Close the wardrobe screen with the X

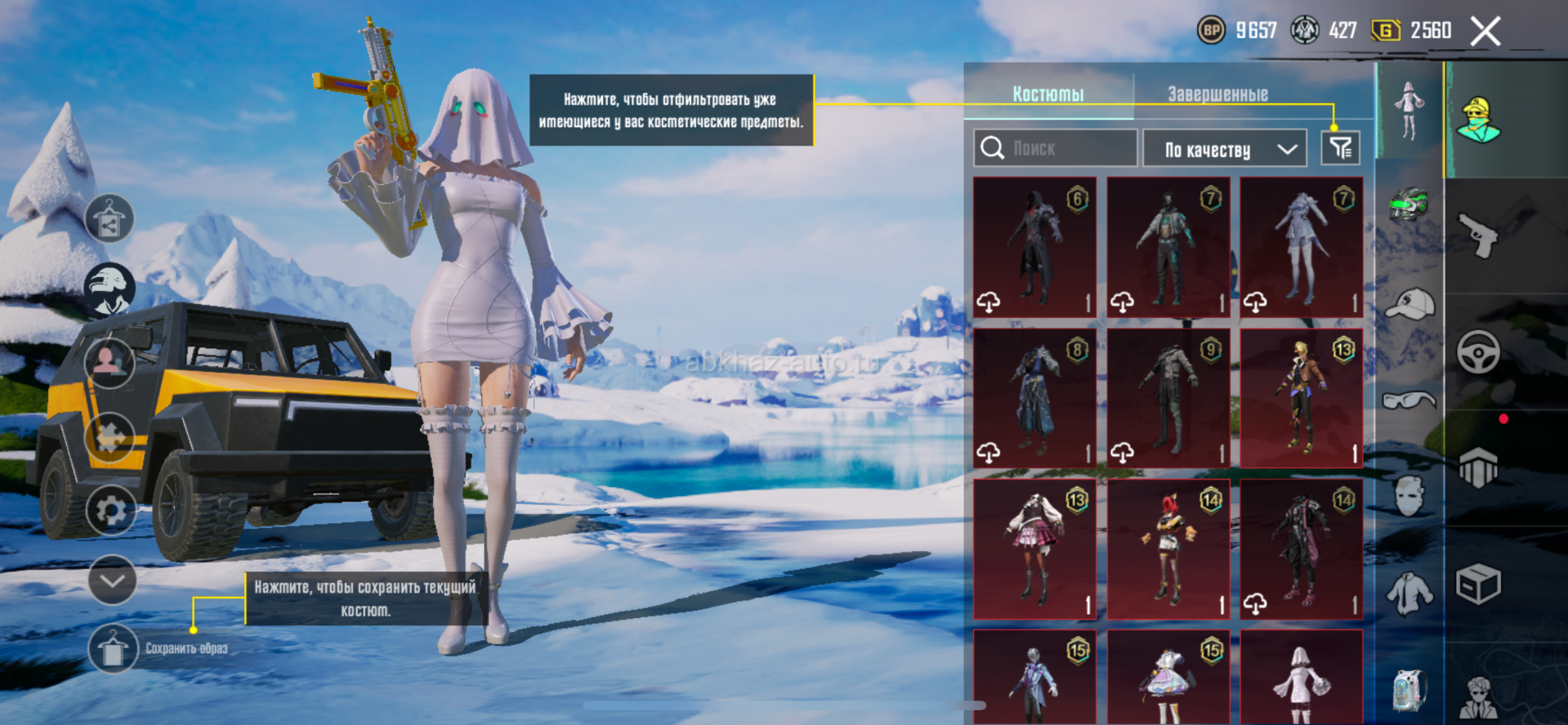(1485, 32)
